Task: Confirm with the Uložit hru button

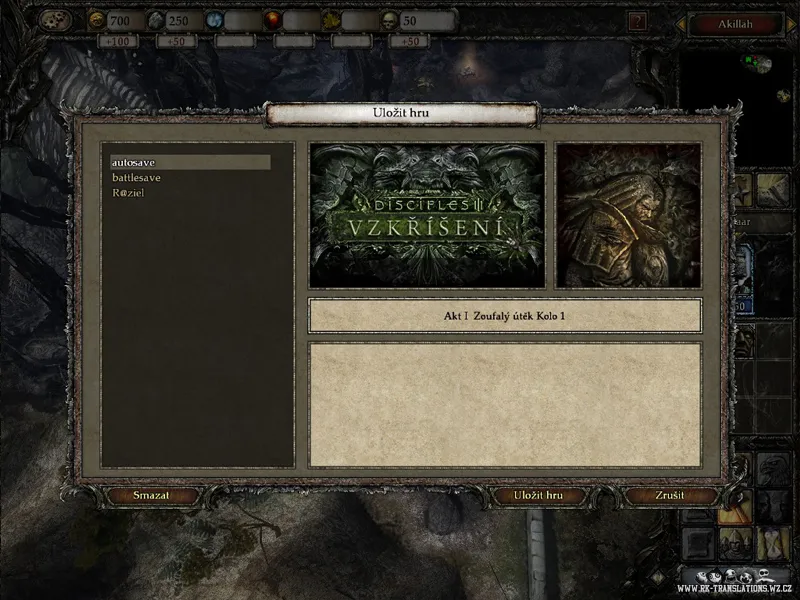Action: (x=538, y=496)
